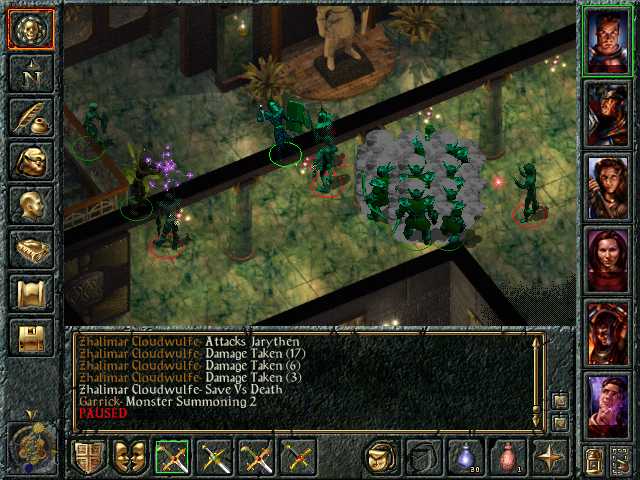Open the journal via the quill icon
The image size is (640, 480).
(x=31, y=118)
